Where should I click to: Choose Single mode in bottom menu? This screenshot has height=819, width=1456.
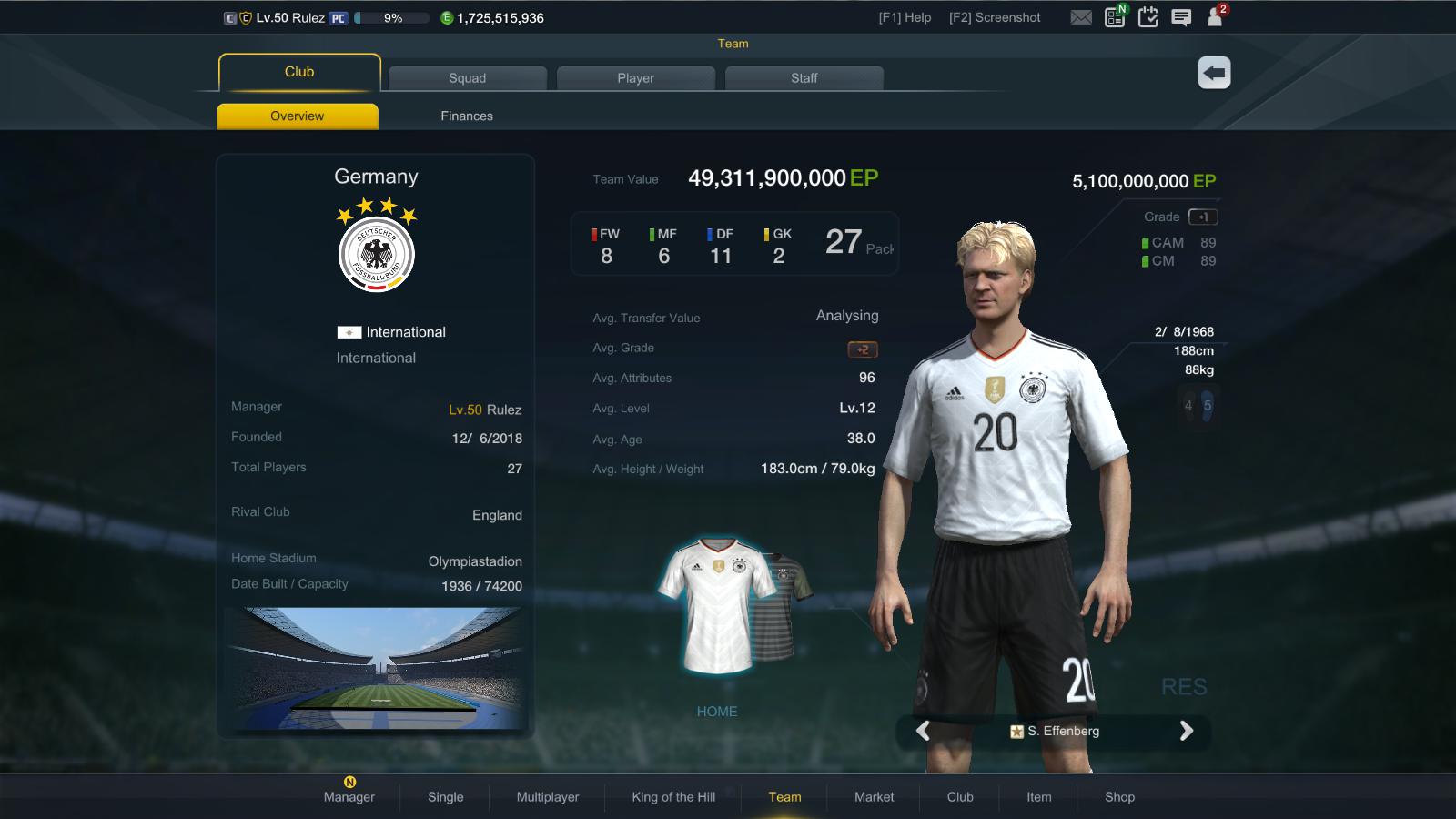[446, 796]
